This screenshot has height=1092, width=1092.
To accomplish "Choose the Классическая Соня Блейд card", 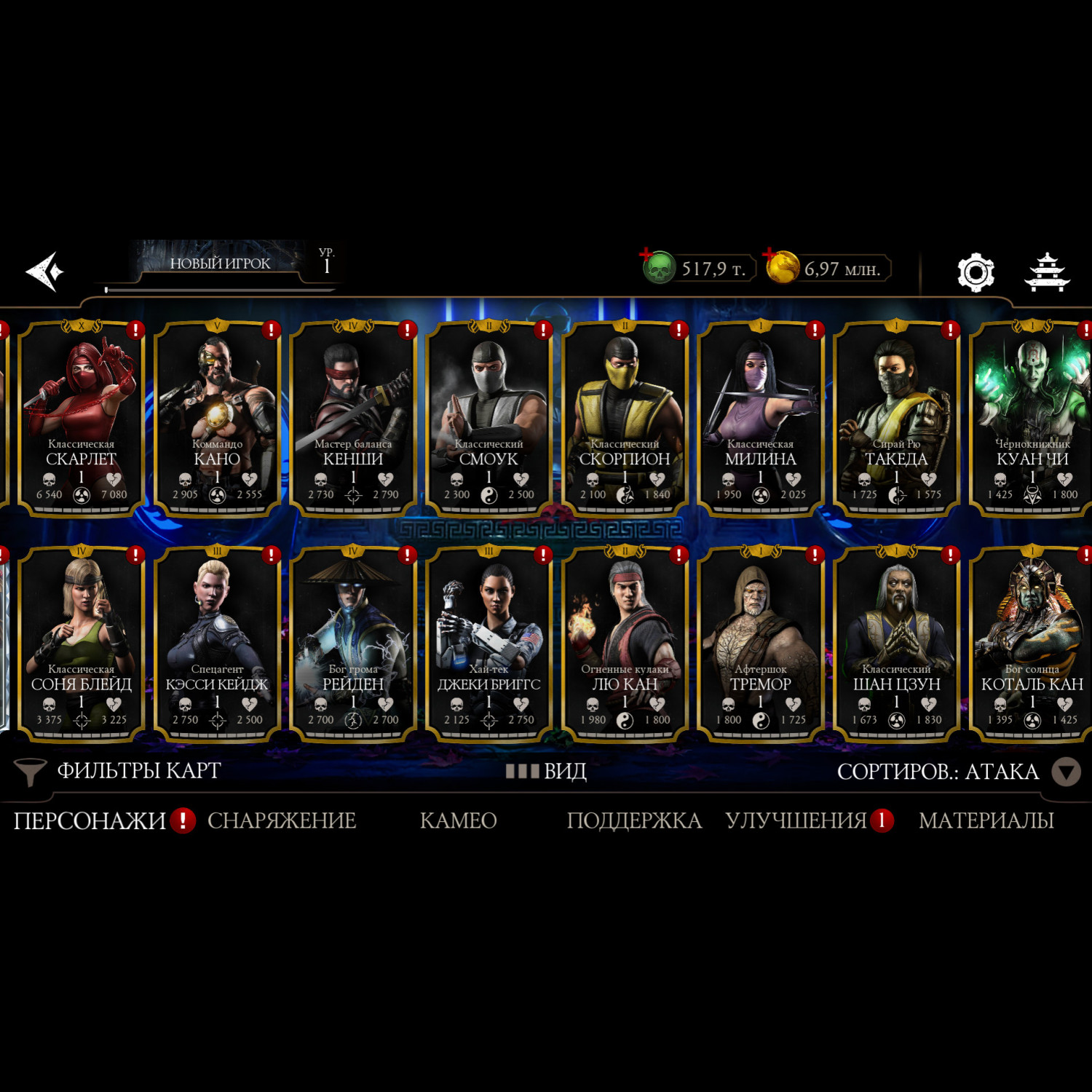I will [82, 644].
